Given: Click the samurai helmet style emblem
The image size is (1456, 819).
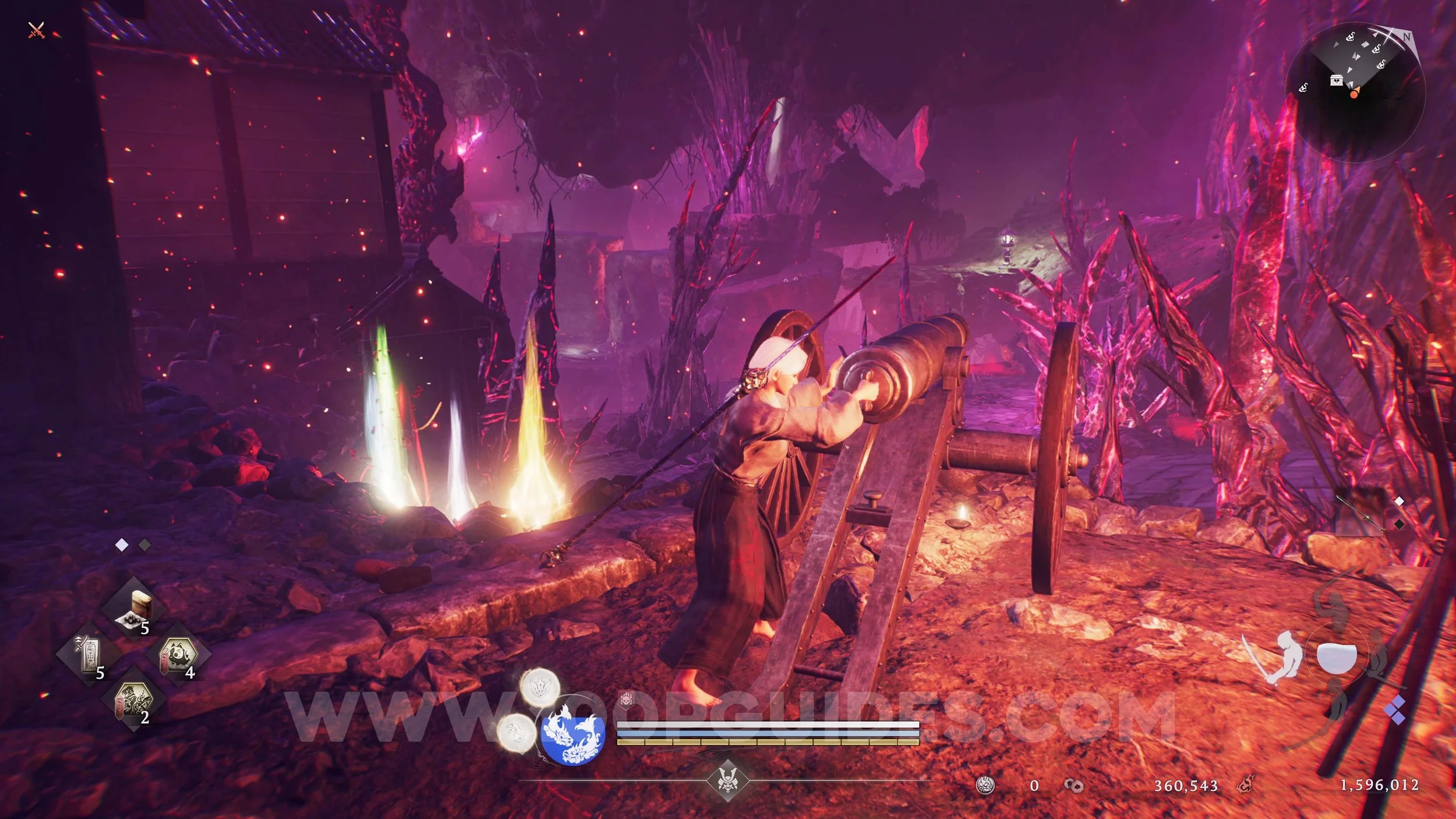Looking at the screenshot, I should coord(727,778).
